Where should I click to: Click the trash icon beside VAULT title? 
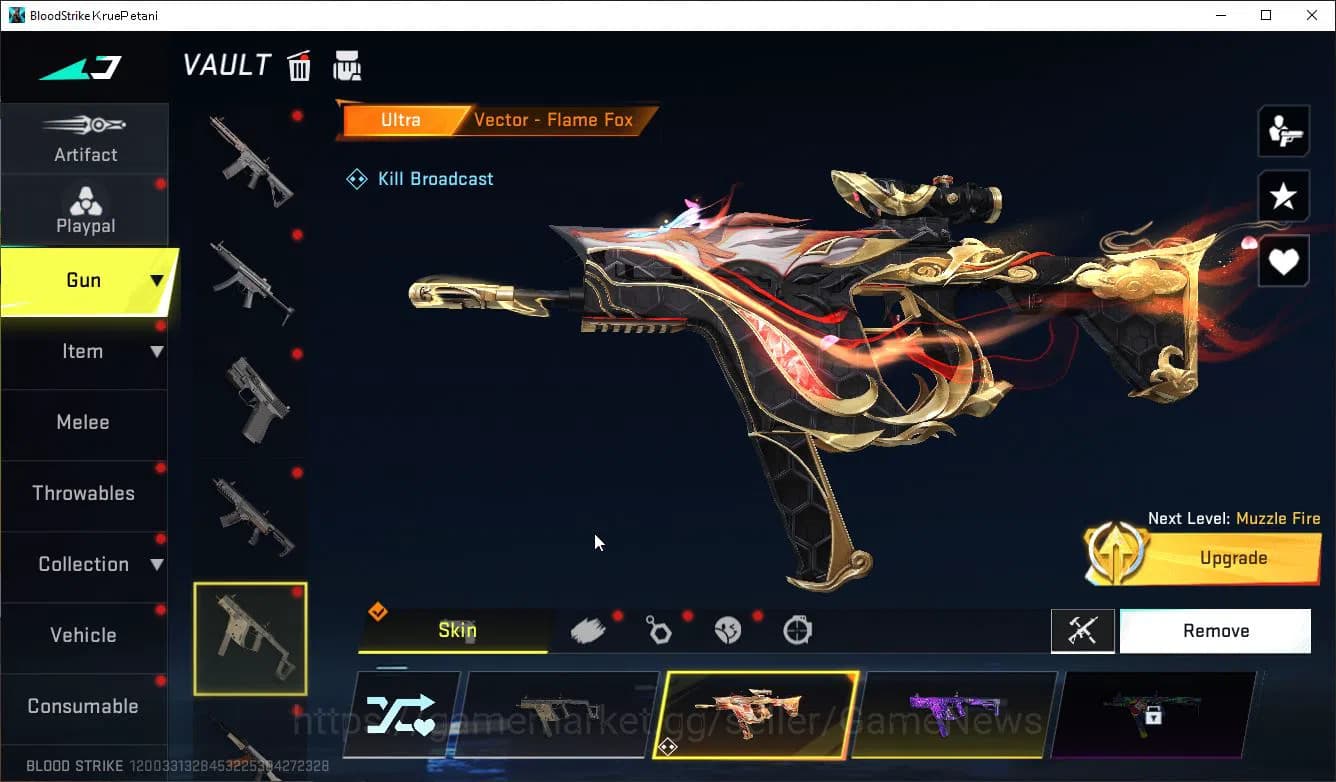coord(299,64)
